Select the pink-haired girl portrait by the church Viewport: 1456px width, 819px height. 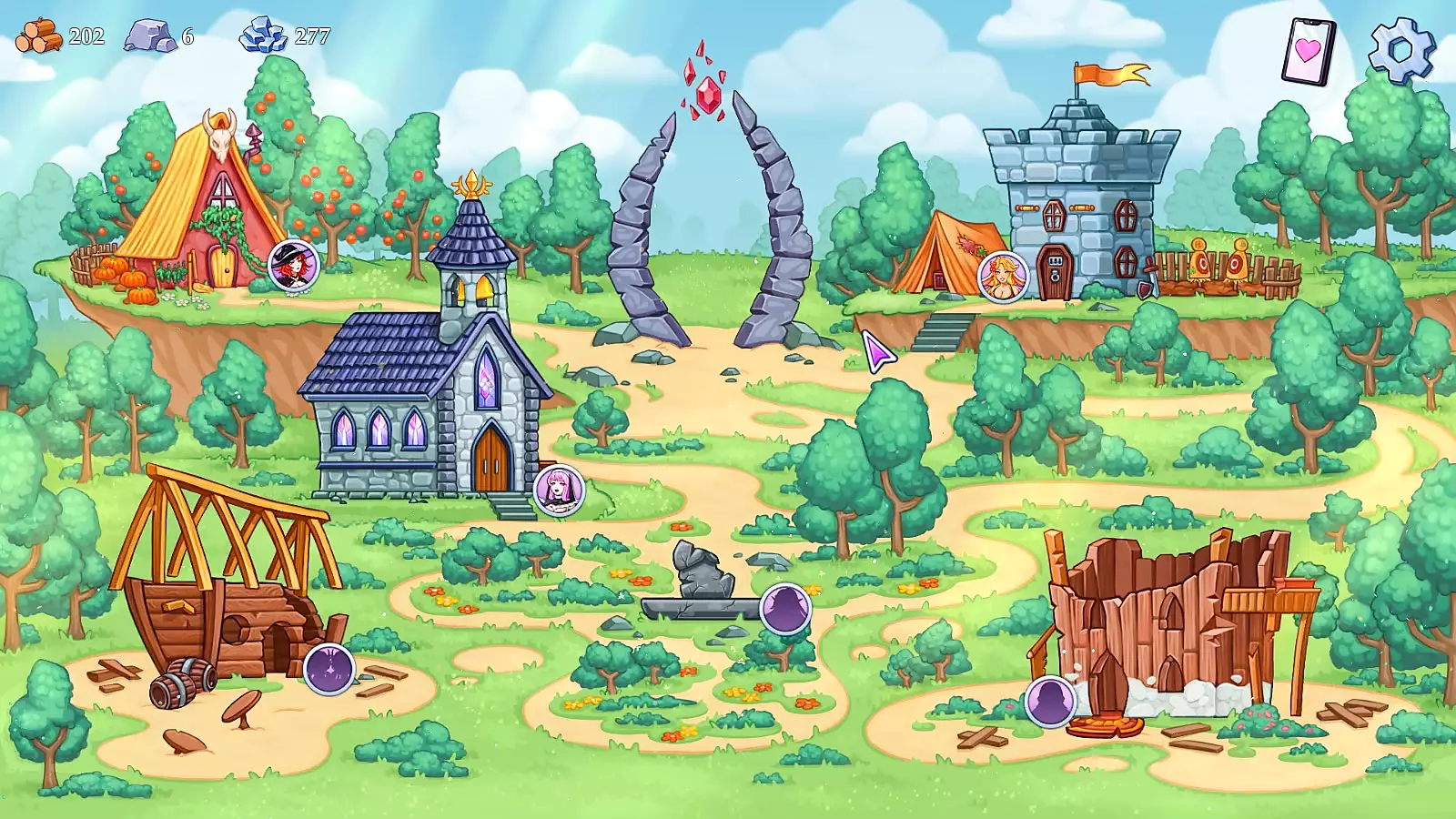[x=558, y=490]
